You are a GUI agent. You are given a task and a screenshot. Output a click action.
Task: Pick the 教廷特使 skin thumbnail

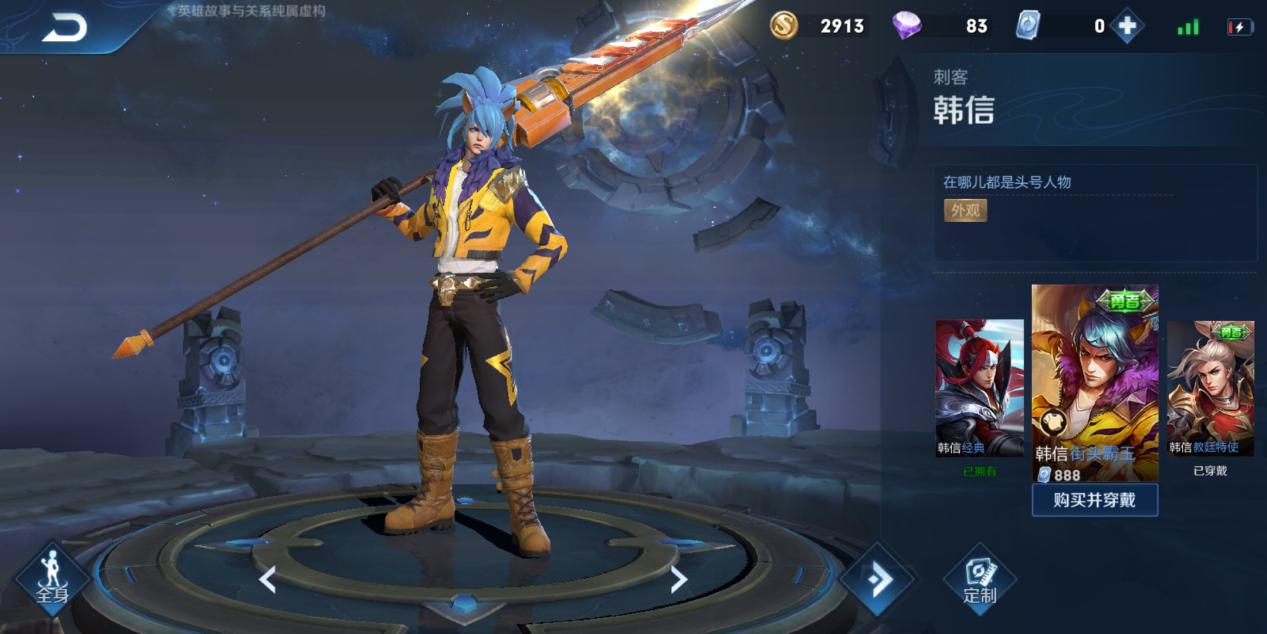1210,388
